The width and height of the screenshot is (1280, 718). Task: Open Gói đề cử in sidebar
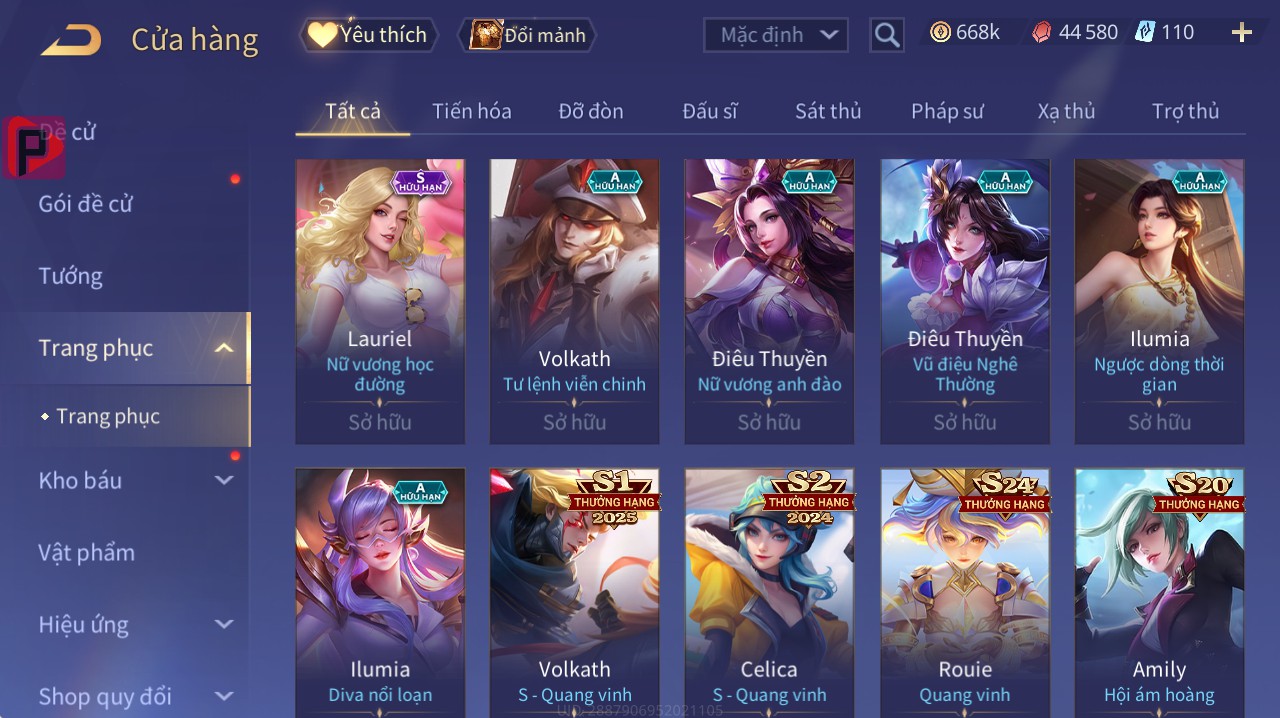point(86,204)
